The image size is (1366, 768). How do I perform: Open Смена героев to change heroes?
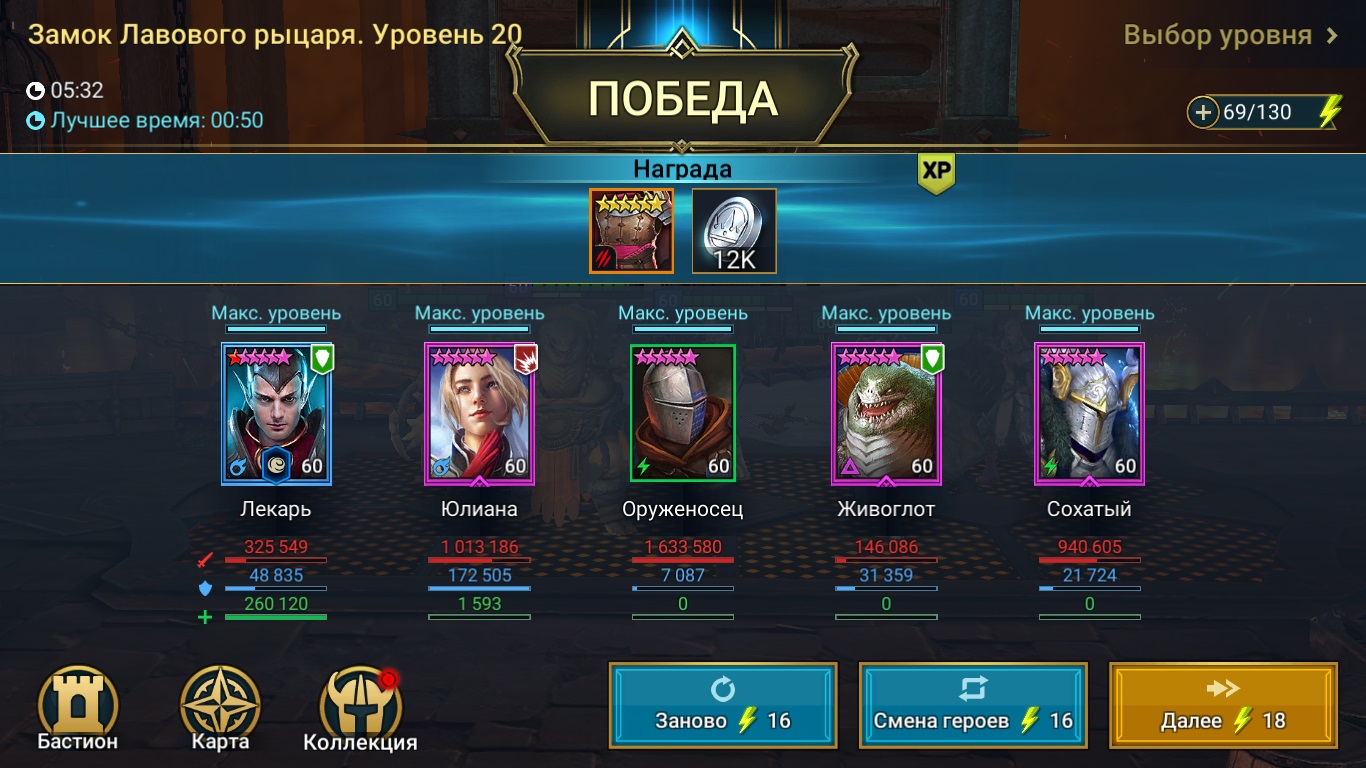tap(972, 706)
